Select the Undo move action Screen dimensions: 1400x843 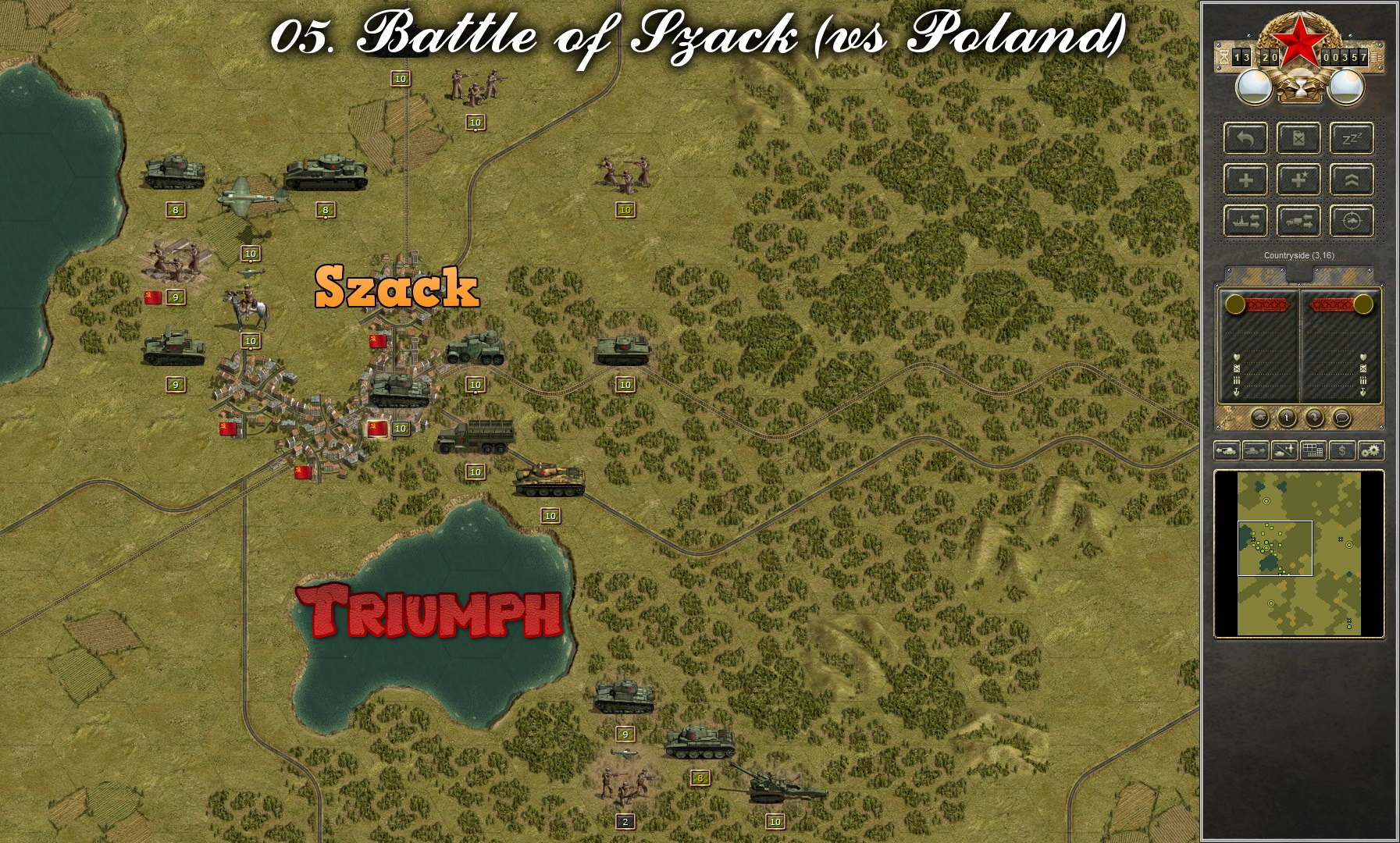pos(1245,138)
